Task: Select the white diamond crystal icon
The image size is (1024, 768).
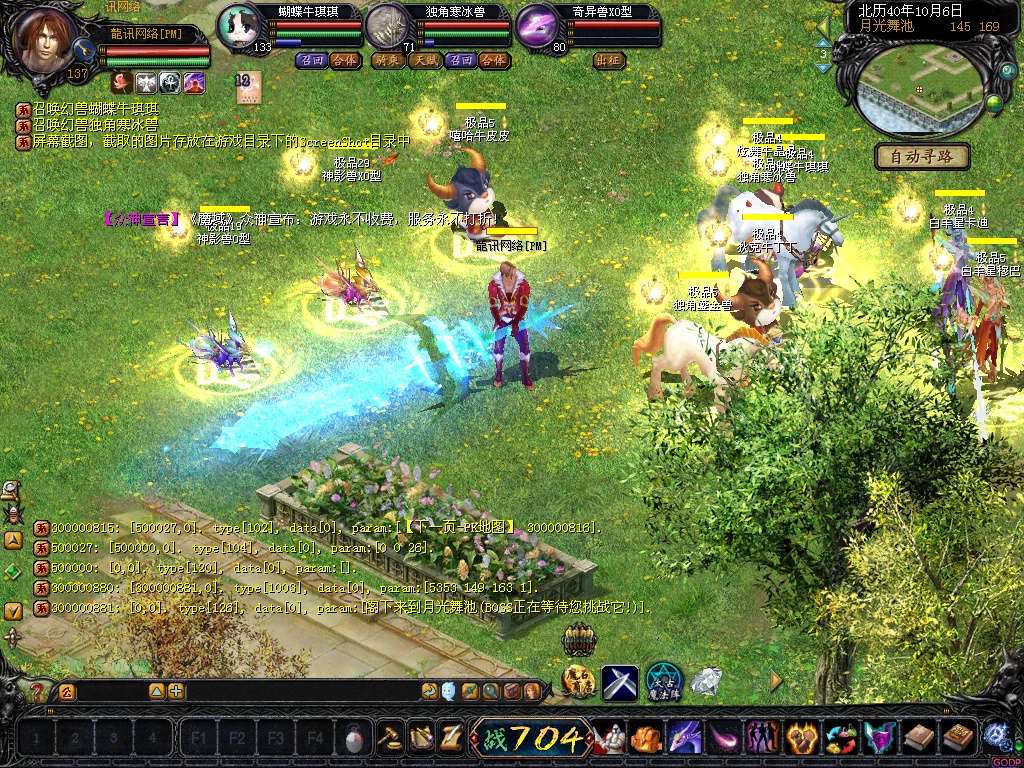Action: click(x=706, y=682)
